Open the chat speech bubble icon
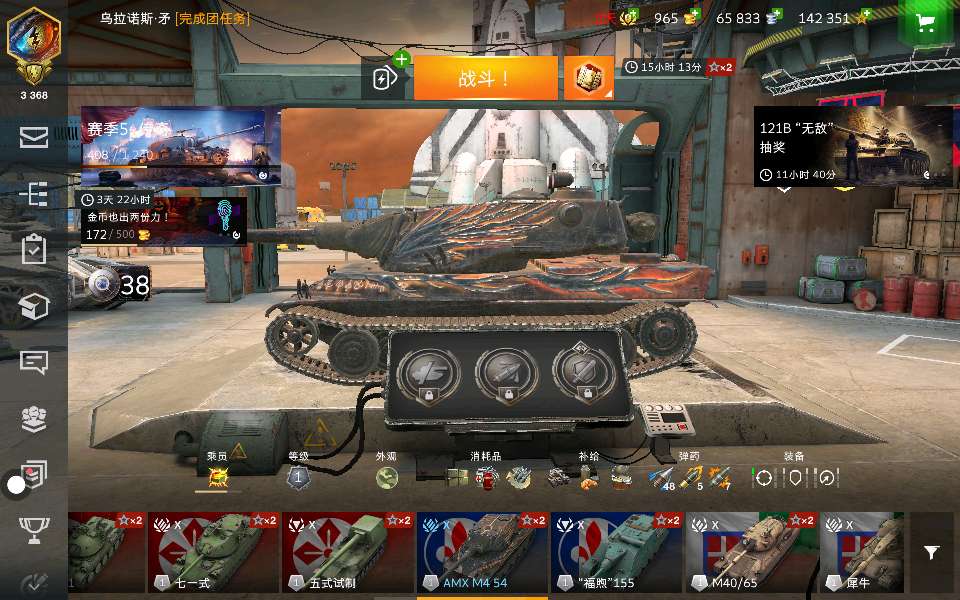Image resolution: width=960 pixels, height=600 pixels. pyautogui.click(x=33, y=362)
